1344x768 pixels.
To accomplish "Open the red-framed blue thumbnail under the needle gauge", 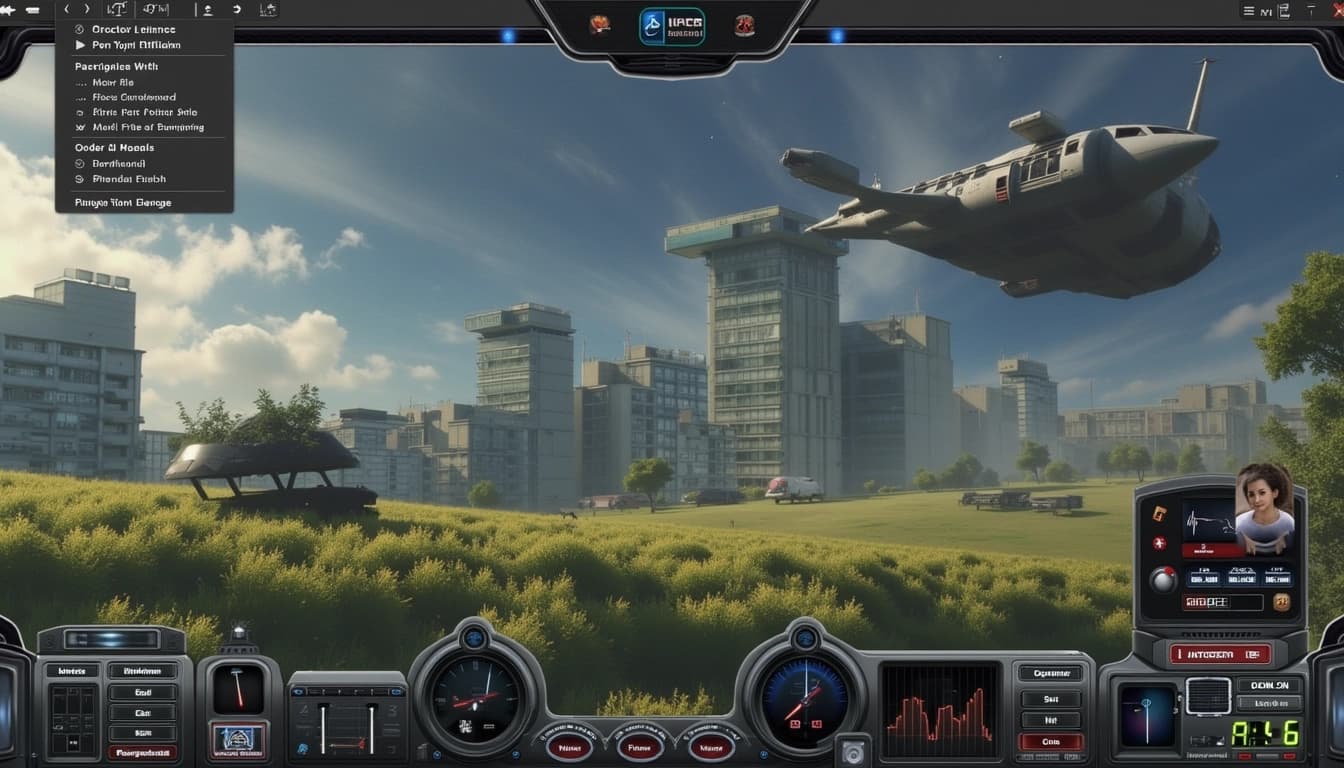I will click(x=238, y=741).
